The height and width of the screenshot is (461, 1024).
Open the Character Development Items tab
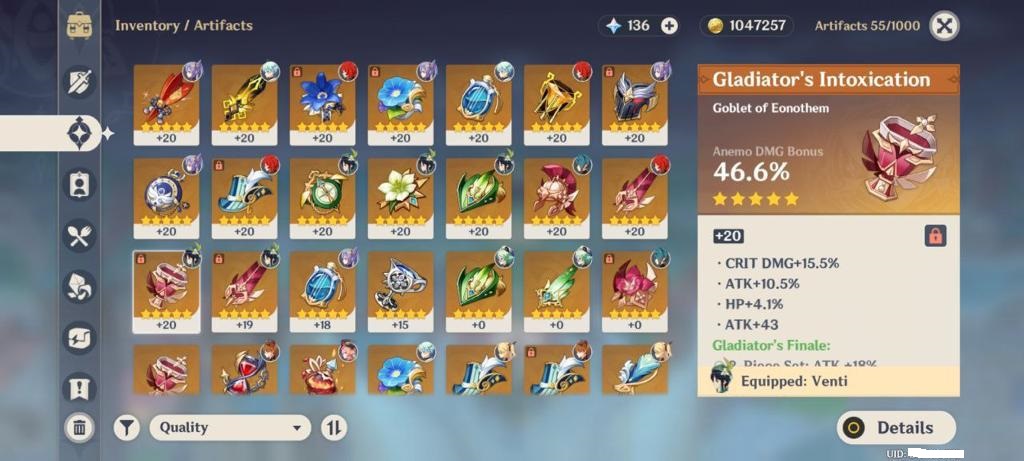(79, 184)
